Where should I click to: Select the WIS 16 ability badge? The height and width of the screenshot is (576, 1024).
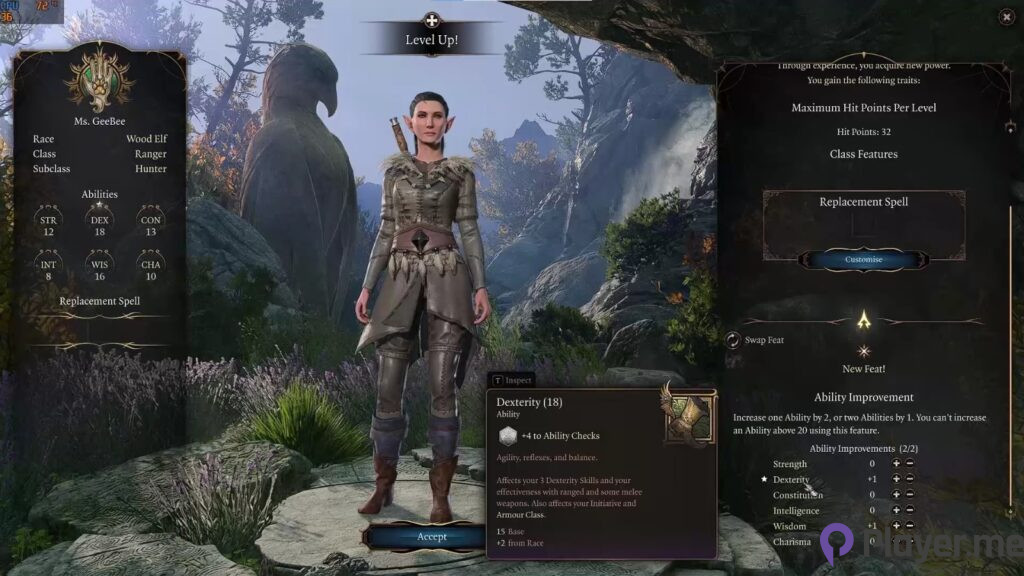pos(99,270)
